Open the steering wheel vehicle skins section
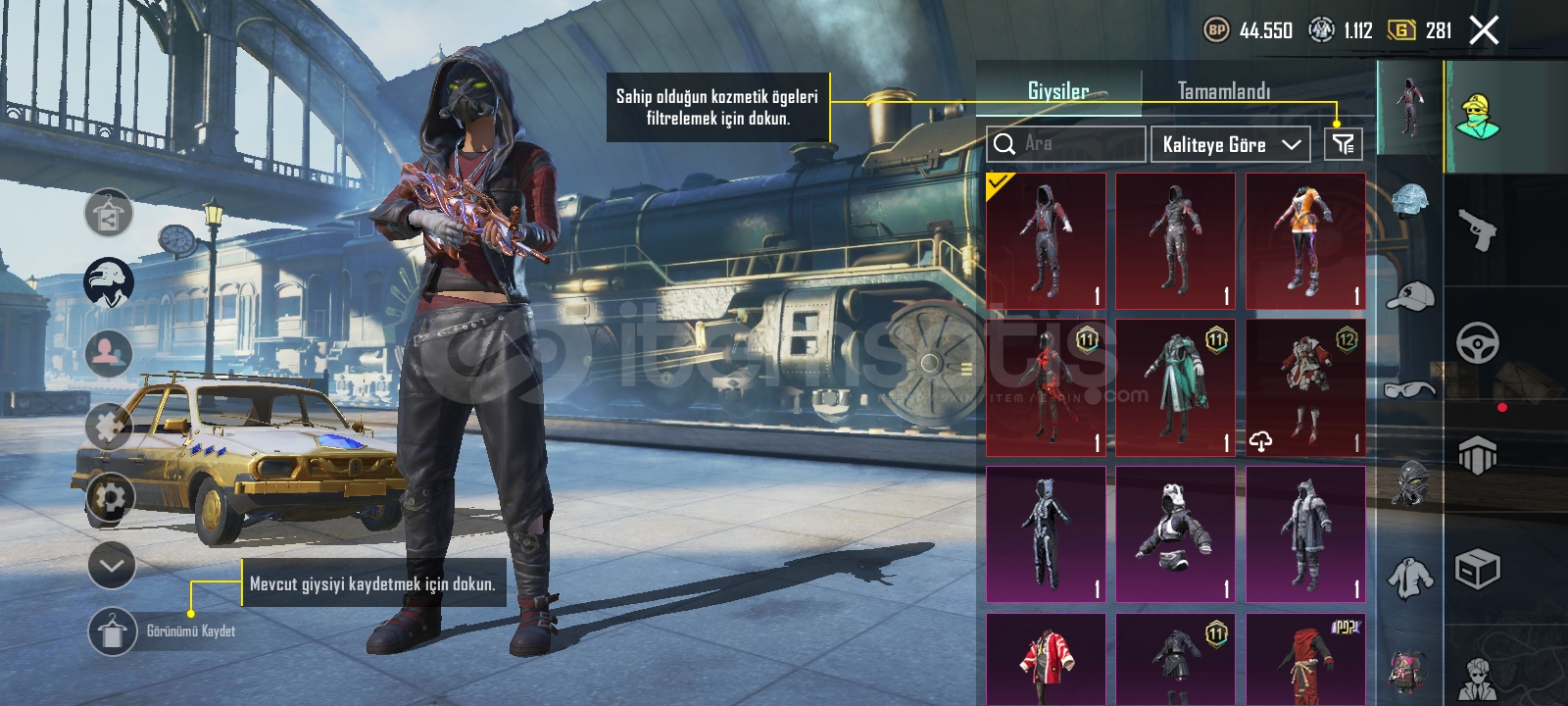 (x=1478, y=343)
